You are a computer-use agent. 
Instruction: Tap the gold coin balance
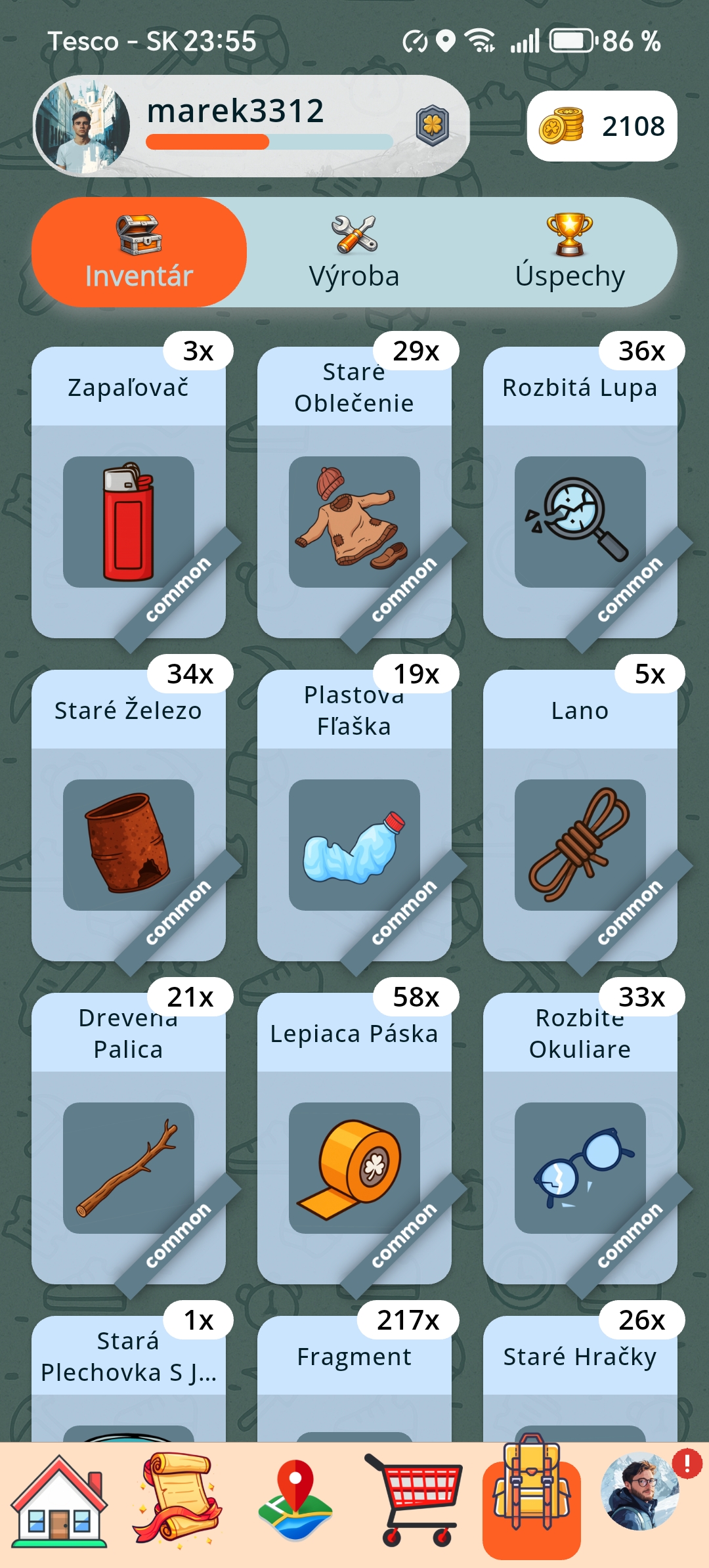click(x=602, y=126)
